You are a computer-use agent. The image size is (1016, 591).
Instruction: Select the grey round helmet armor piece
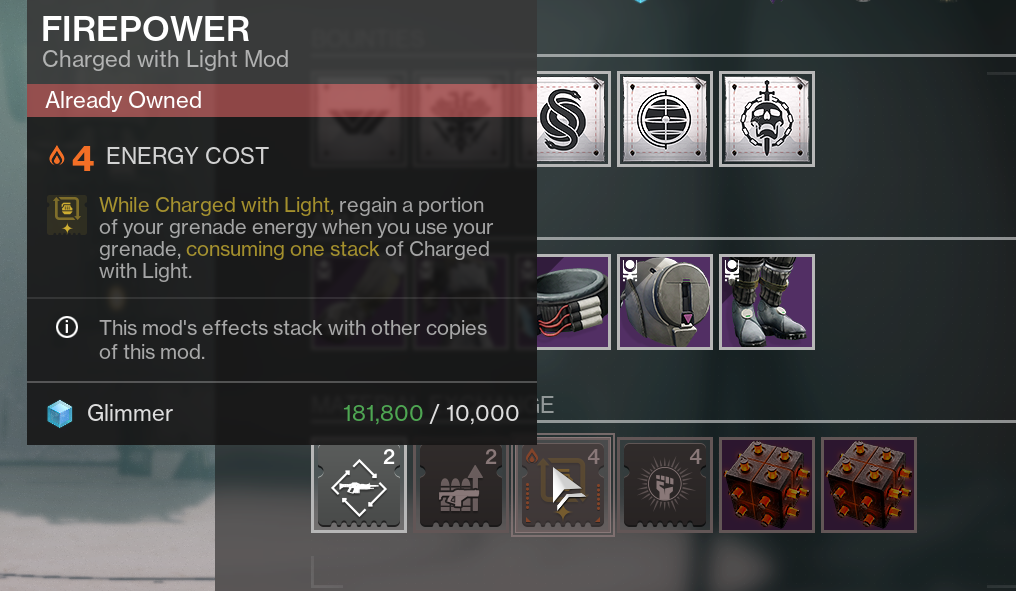pos(665,302)
